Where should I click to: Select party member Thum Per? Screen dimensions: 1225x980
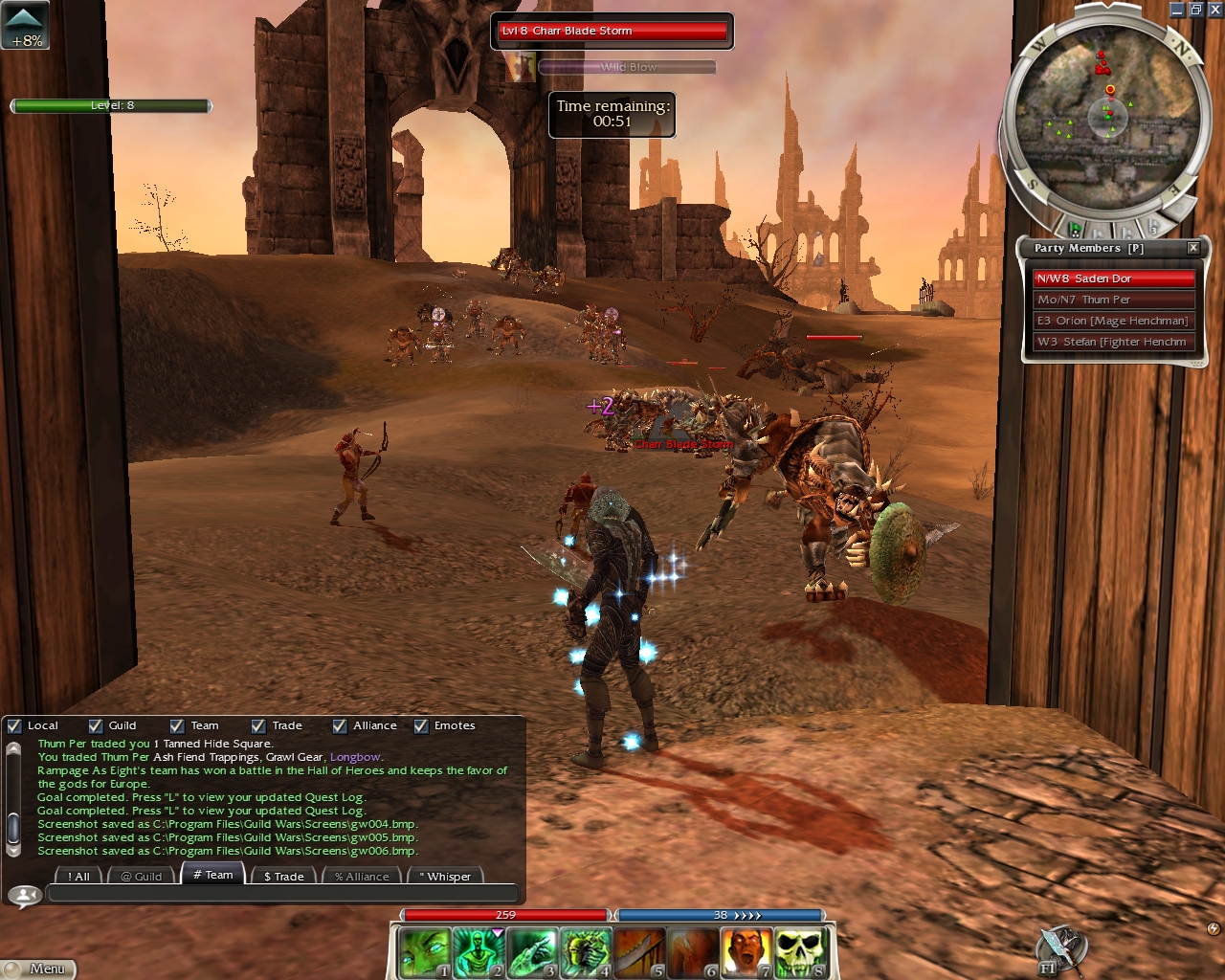[x=1114, y=300]
